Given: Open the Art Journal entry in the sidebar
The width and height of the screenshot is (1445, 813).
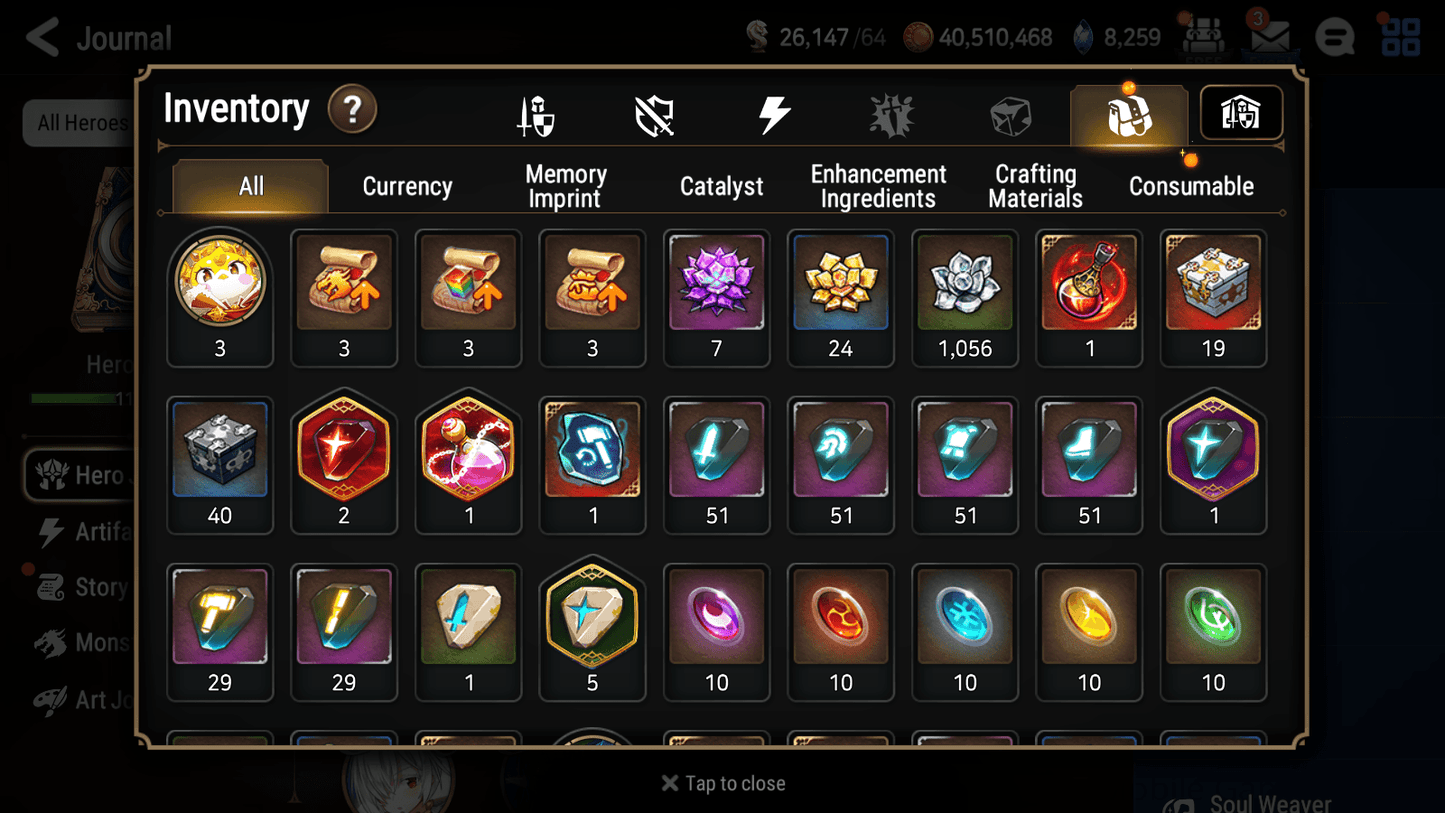Looking at the screenshot, I should 90,700.
